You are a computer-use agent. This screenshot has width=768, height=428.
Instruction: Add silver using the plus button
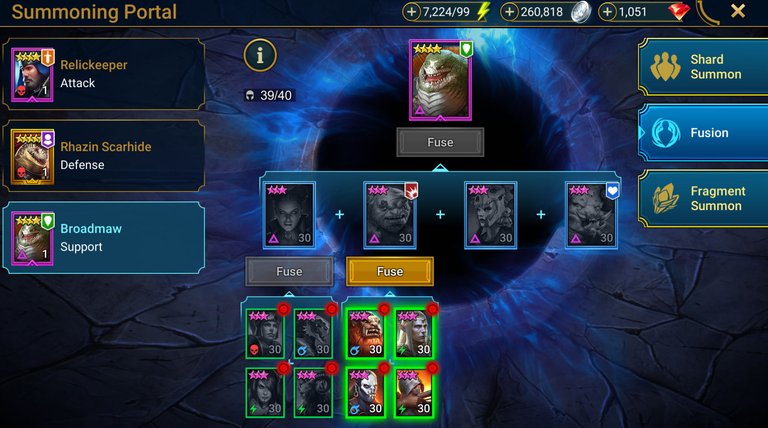tap(510, 12)
